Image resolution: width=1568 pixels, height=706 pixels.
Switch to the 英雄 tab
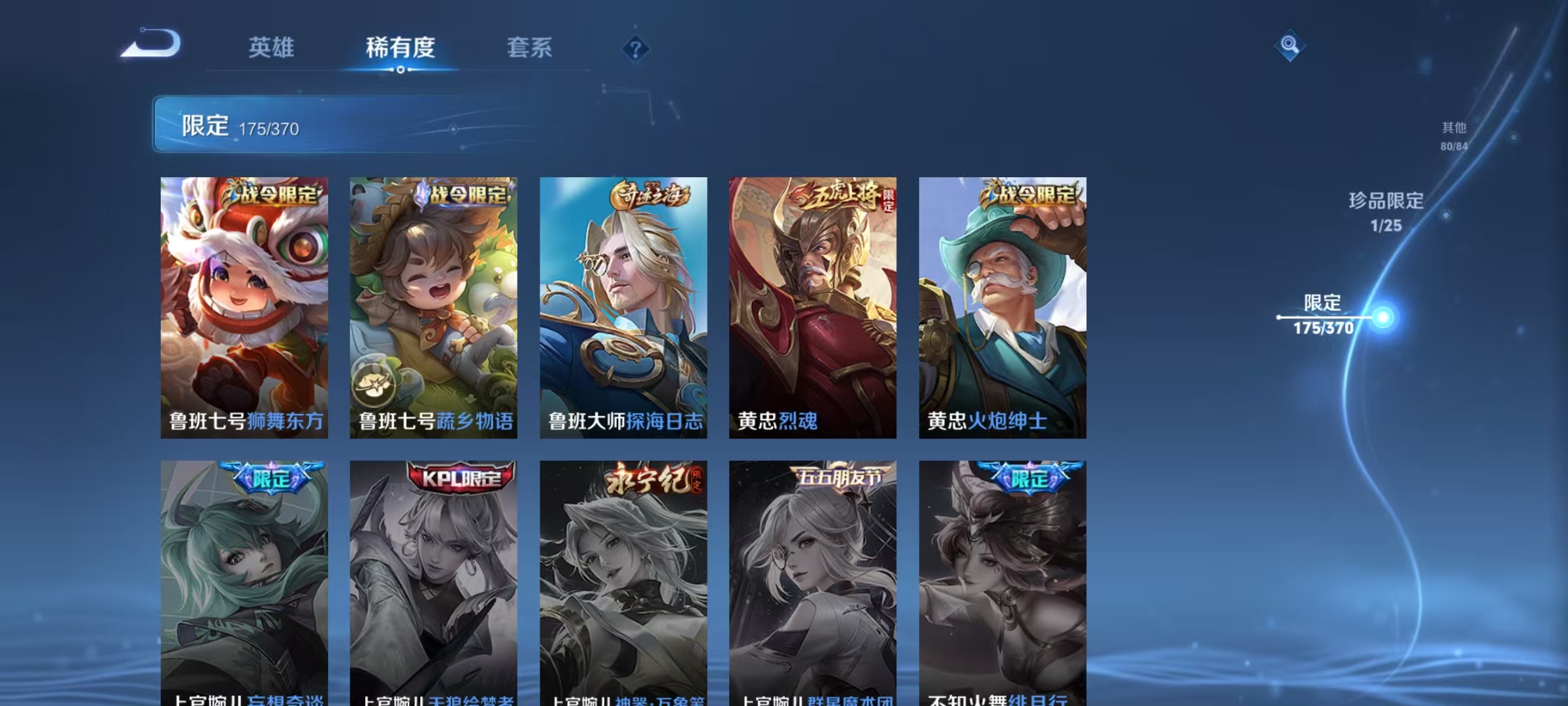tap(272, 47)
